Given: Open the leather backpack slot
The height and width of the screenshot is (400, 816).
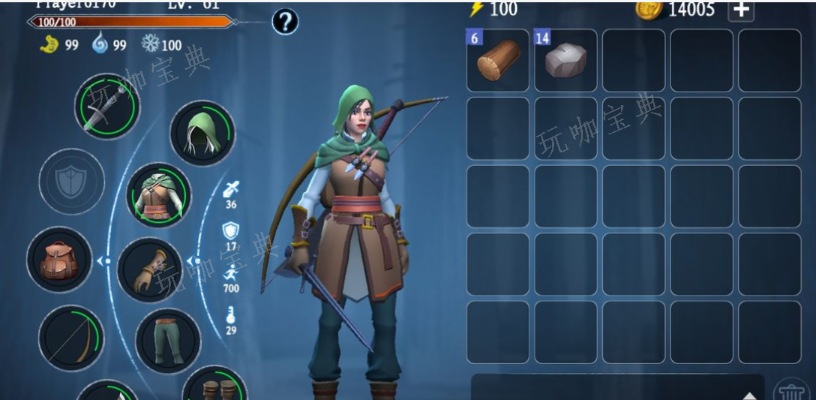Looking at the screenshot, I should click(59, 260).
